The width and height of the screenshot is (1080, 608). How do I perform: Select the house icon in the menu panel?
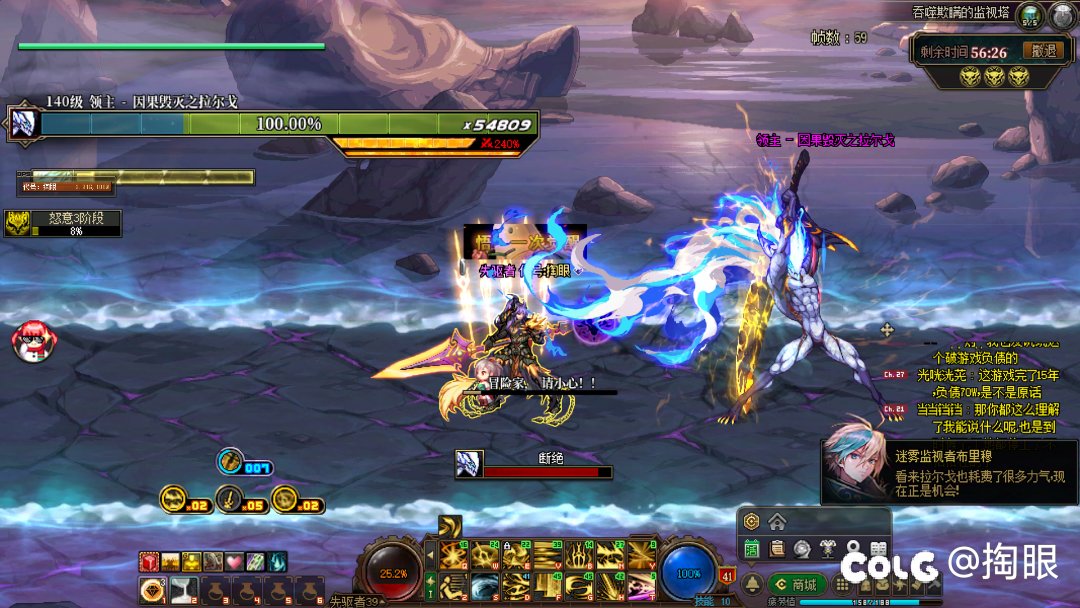[x=777, y=521]
